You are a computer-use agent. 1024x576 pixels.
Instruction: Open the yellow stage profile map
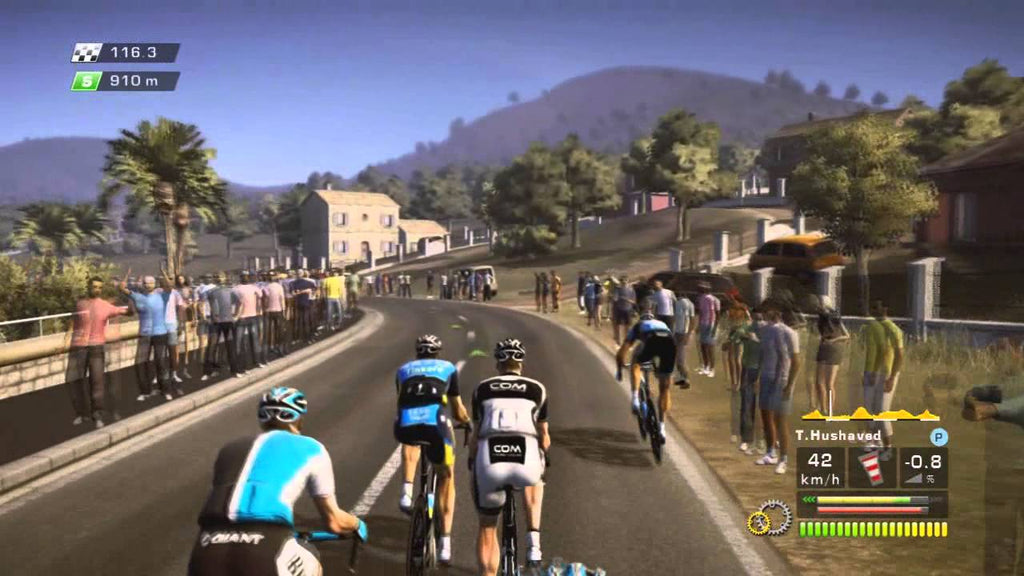pyautogui.click(x=870, y=414)
